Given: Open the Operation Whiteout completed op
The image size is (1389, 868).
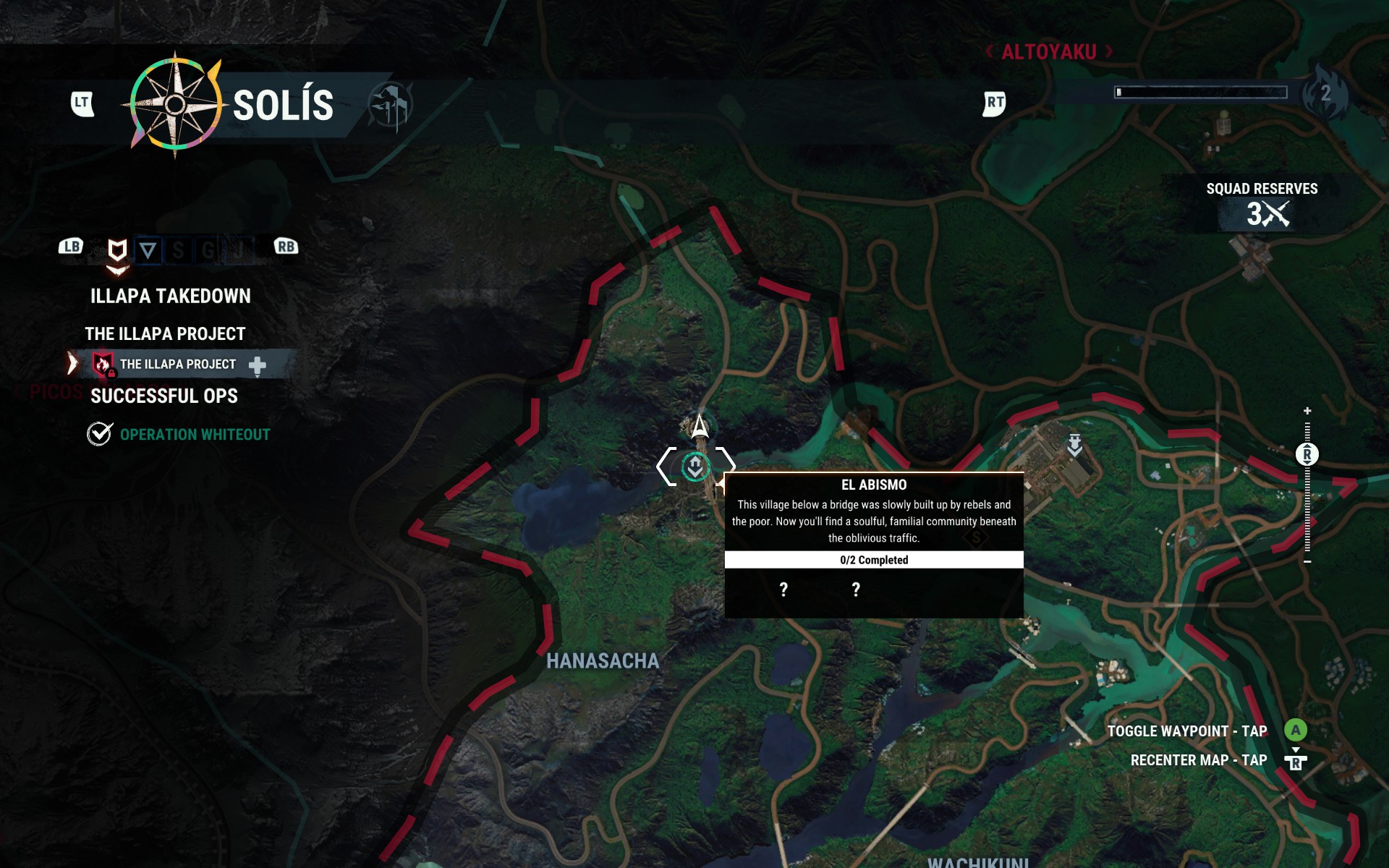Looking at the screenshot, I should coord(195,434).
